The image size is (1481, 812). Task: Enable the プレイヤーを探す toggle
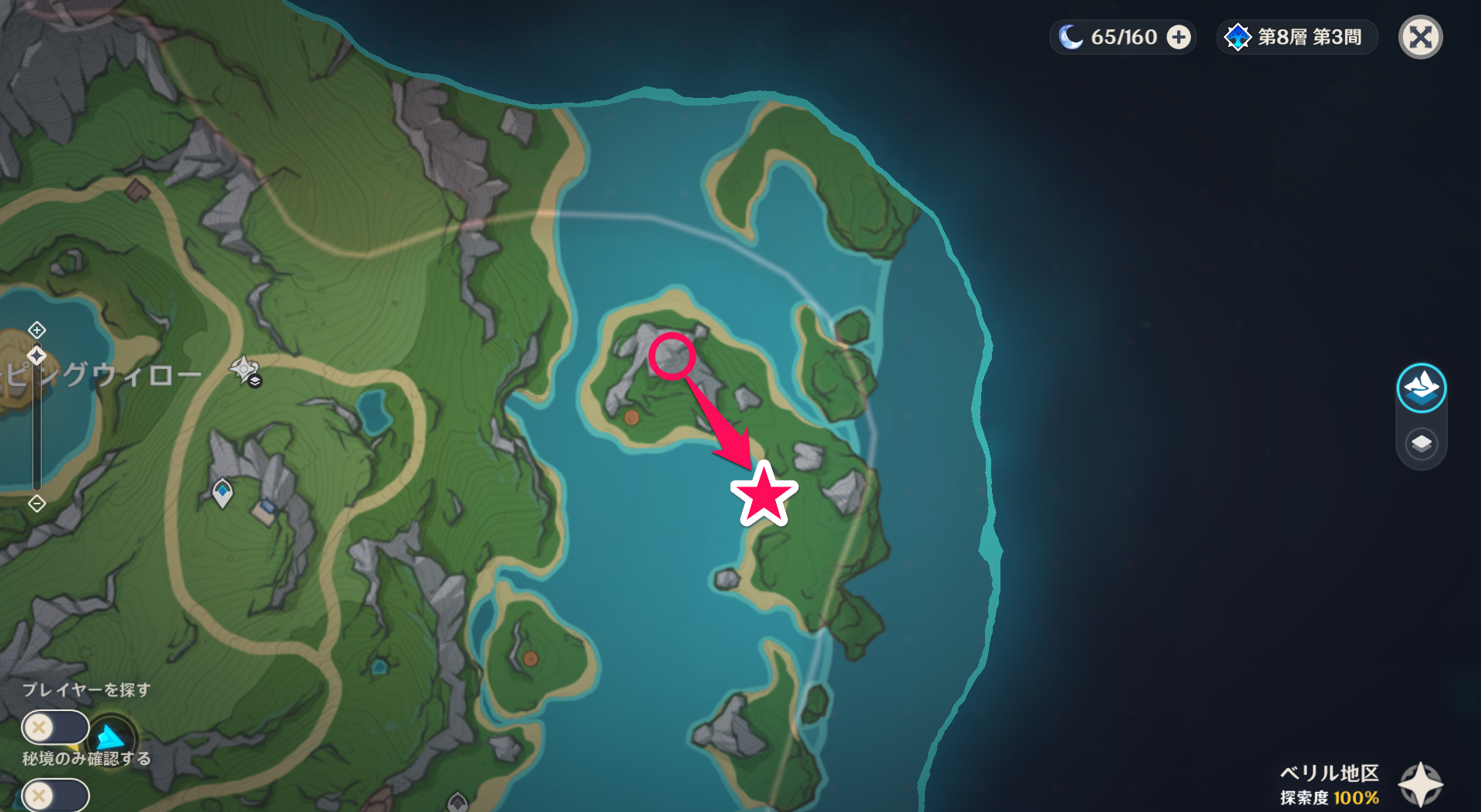click(x=54, y=727)
